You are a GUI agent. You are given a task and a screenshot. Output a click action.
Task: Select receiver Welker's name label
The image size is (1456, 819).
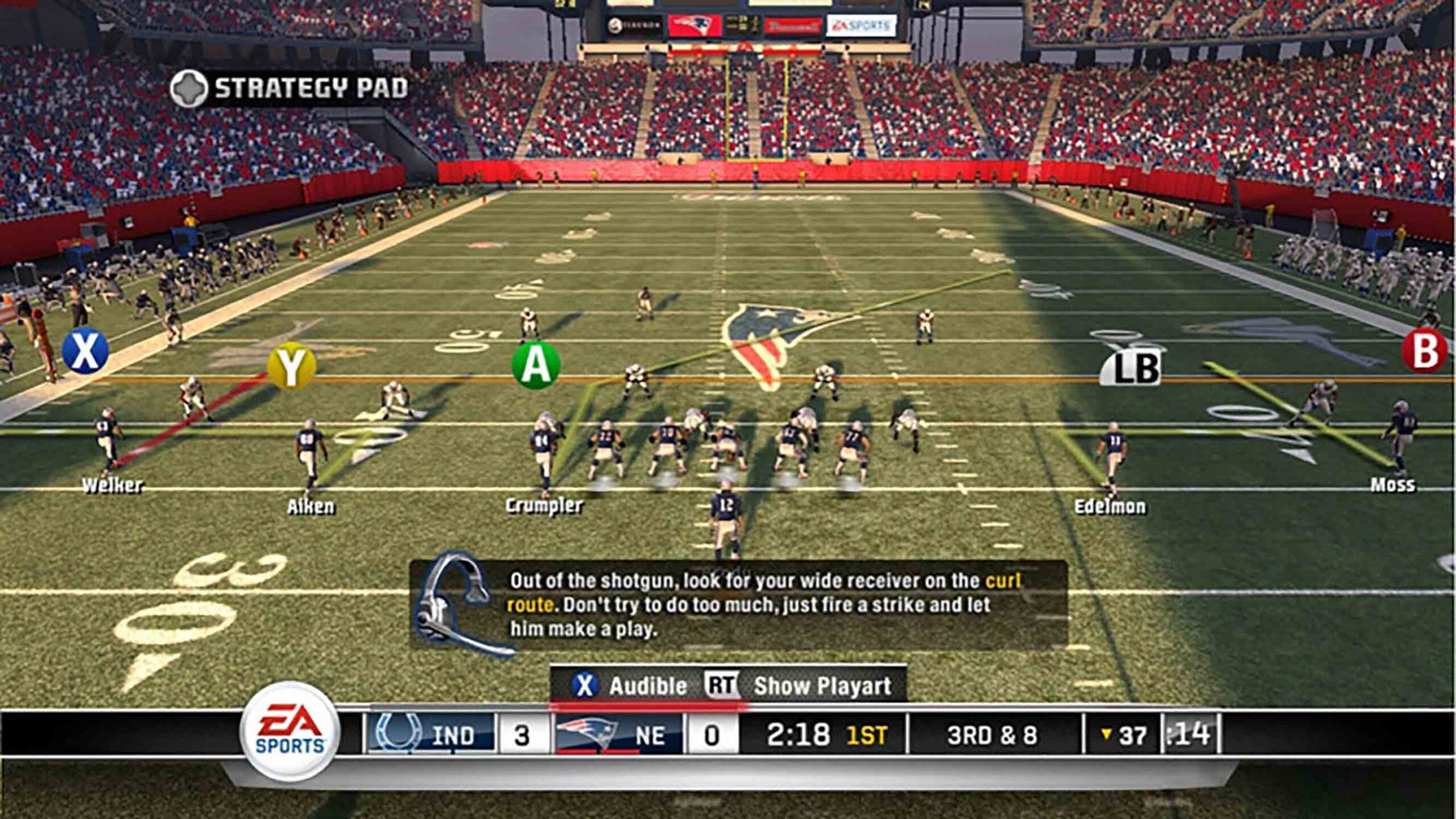112,485
